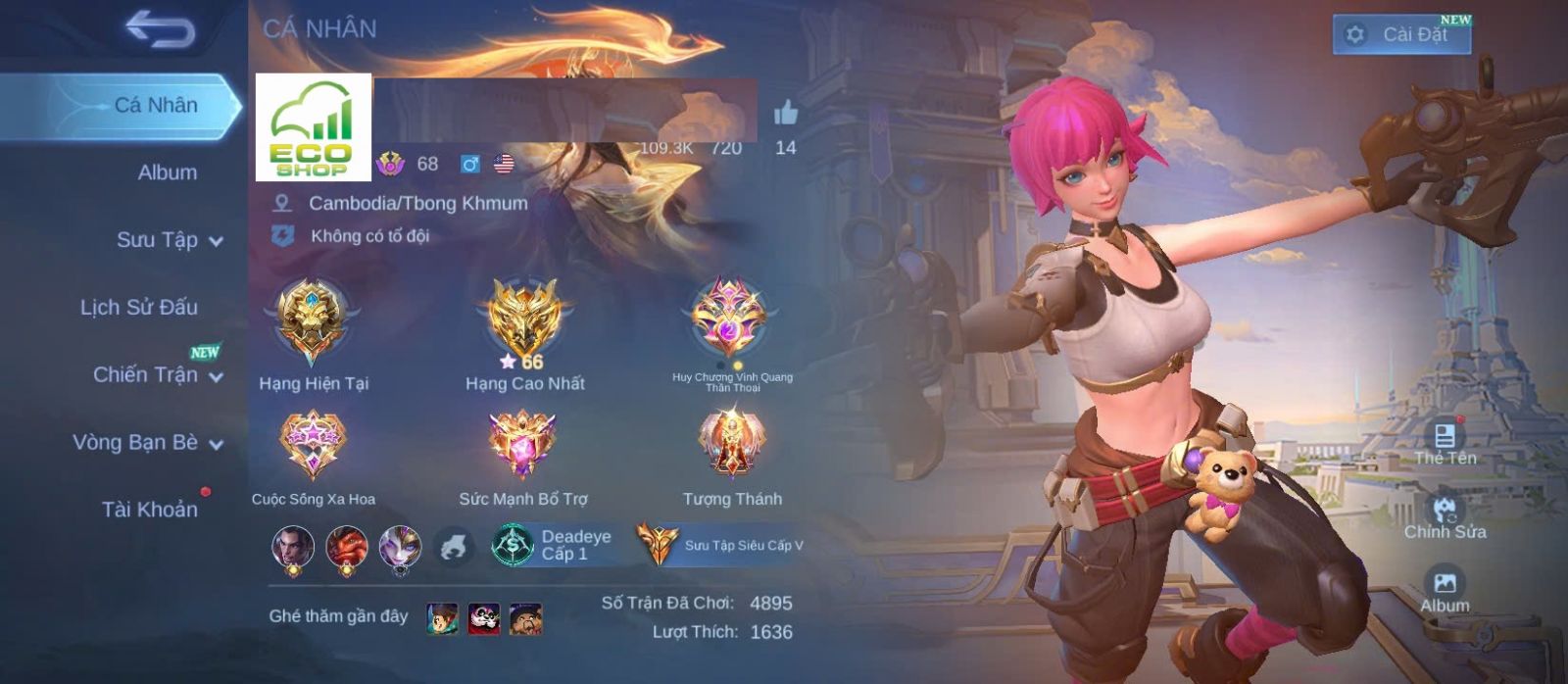Image resolution: width=1568 pixels, height=684 pixels.
Task: Expand the Sưu Tập section
Action: (x=169, y=240)
